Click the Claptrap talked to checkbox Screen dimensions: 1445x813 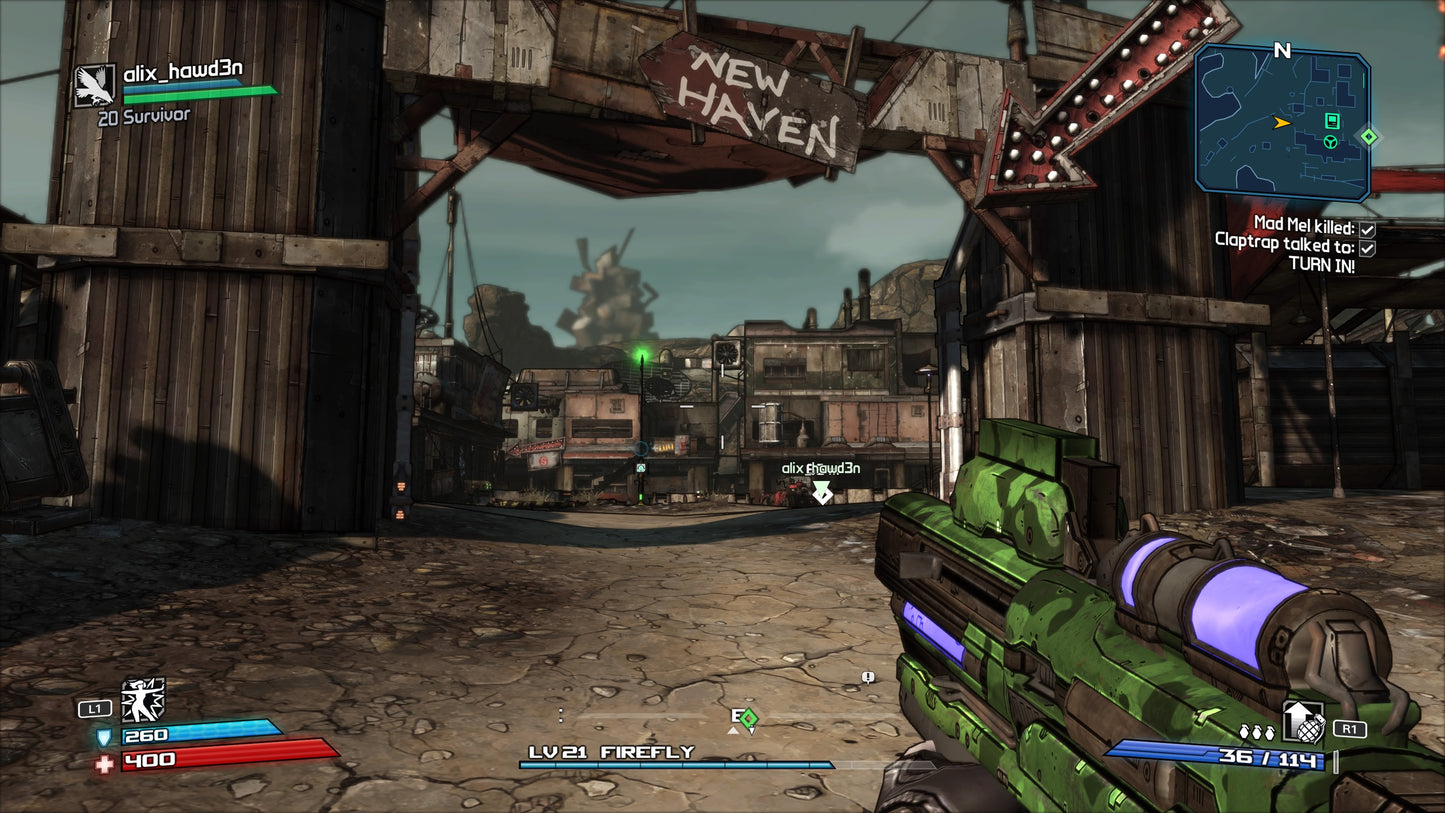[1367, 248]
